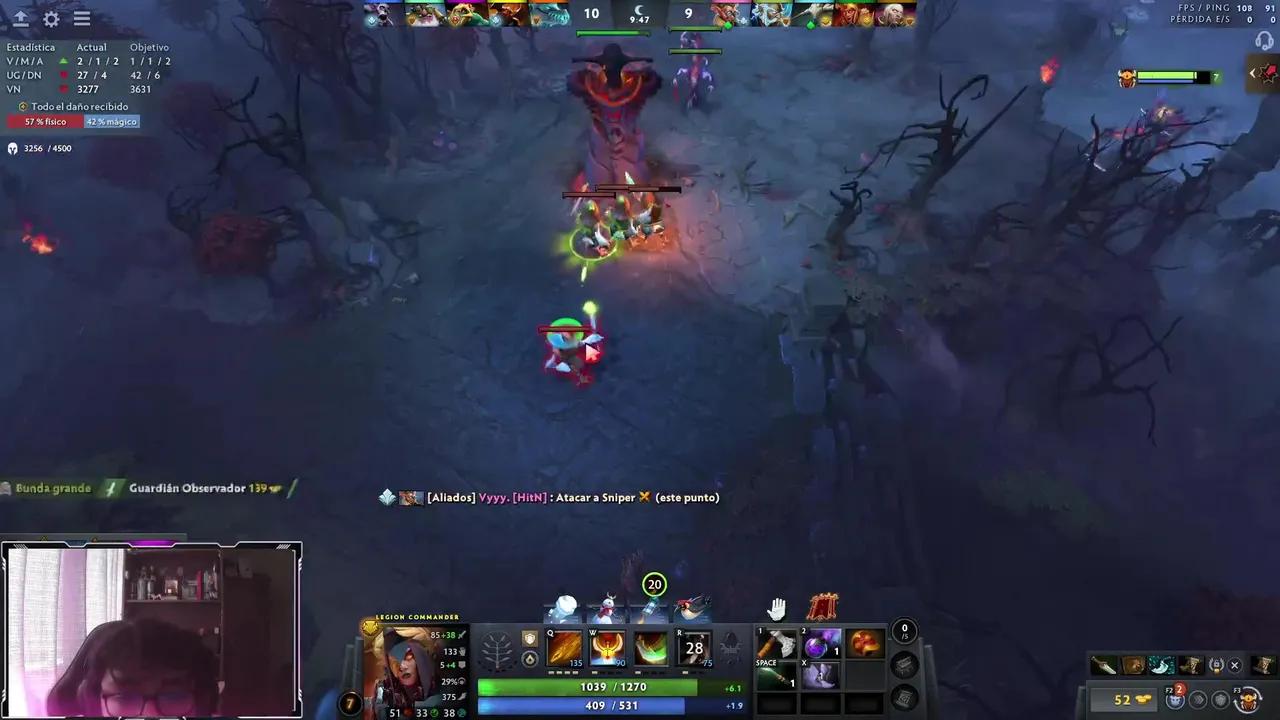Open the hamburger main menu
The width and height of the screenshot is (1280, 720).
81,18
